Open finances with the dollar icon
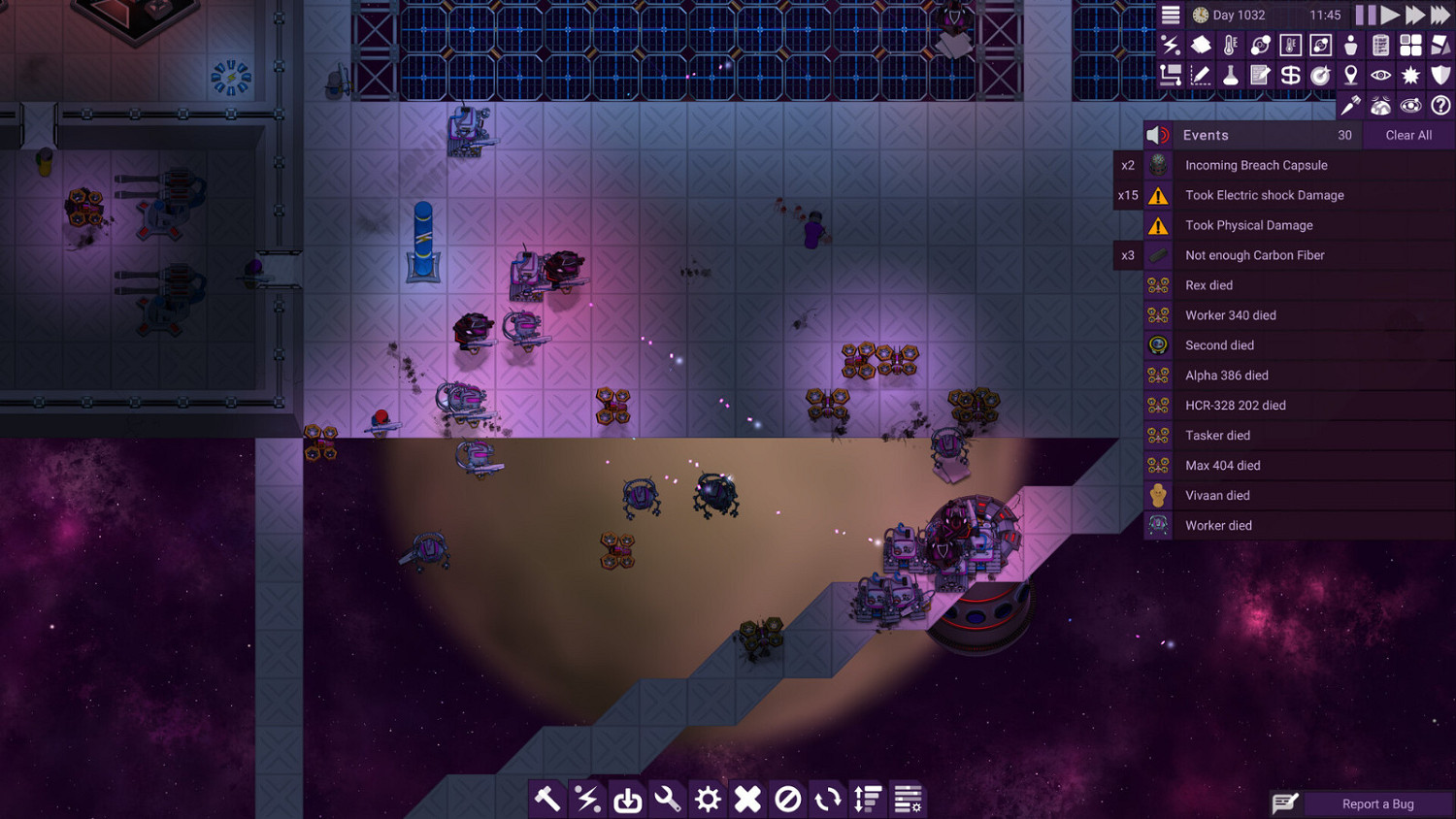This screenshot has height=819, width=1456. click(1290, 74)
